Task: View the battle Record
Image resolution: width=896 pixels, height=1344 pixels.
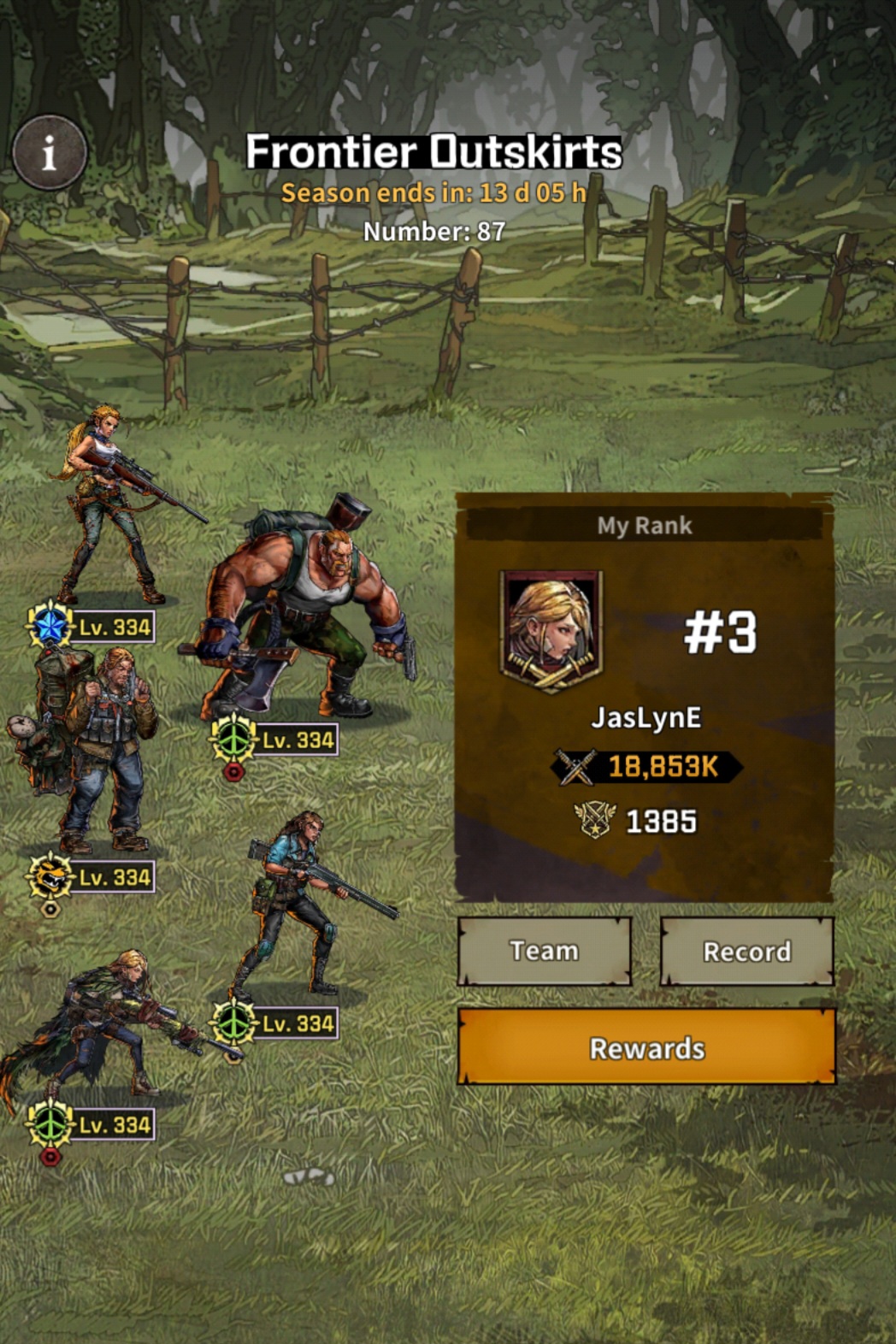Action: click(746, 952)
